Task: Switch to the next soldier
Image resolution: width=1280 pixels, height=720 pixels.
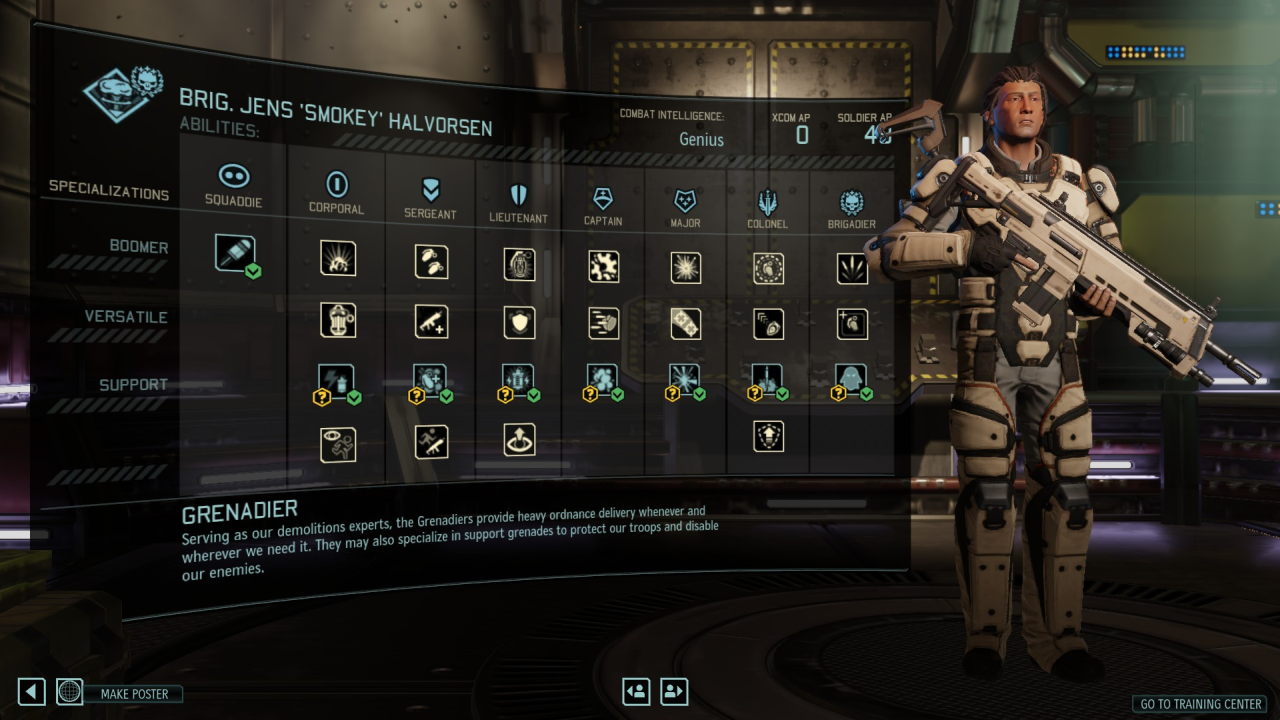Action: (674, 691)
